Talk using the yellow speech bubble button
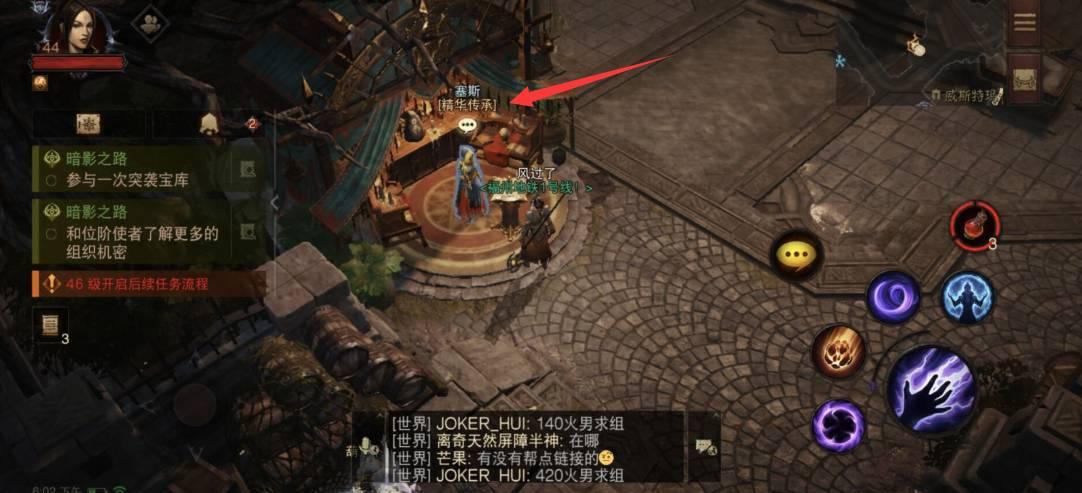 click(796, 255)
